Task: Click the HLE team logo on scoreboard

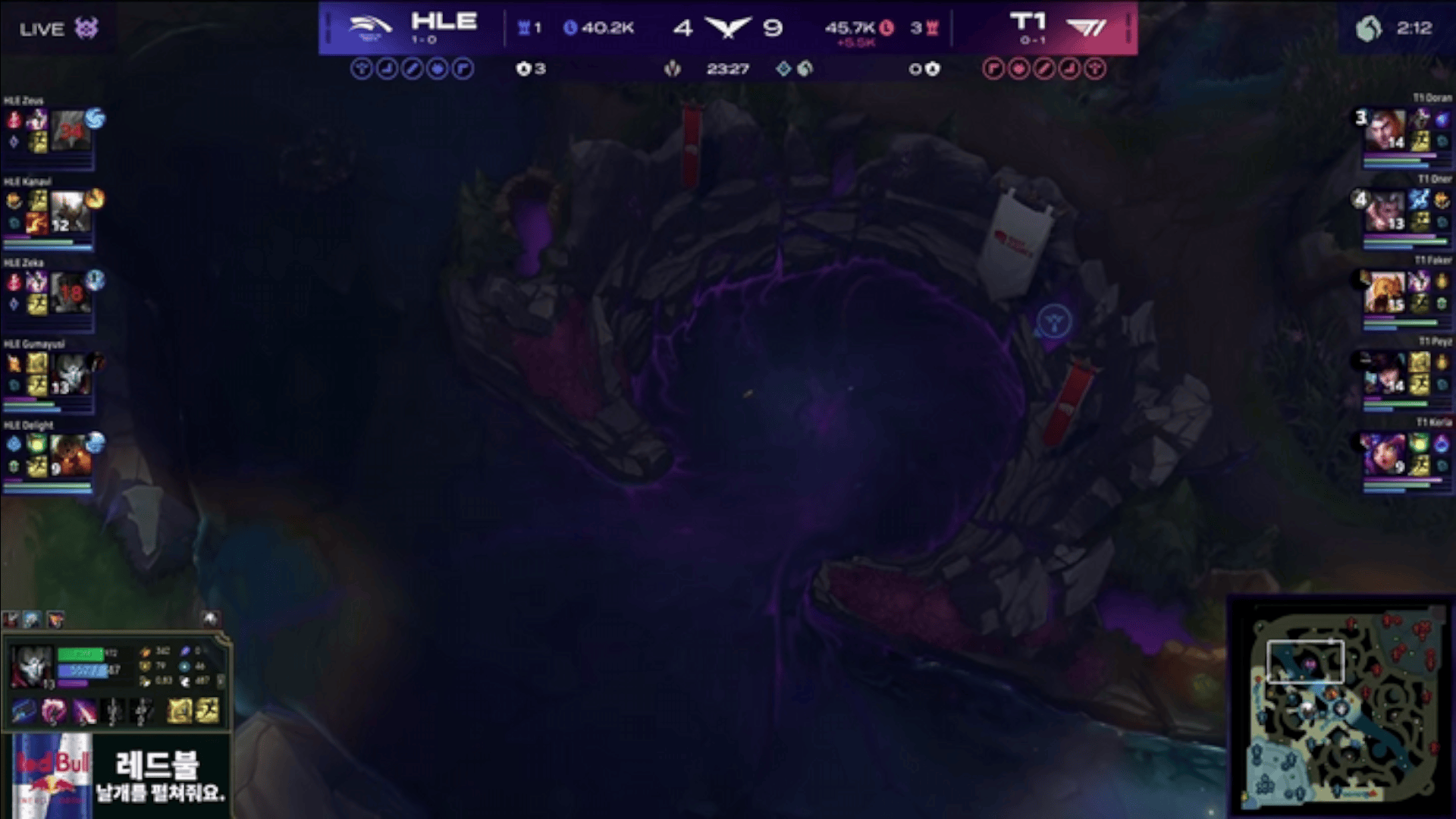Action: pos(369,27)
